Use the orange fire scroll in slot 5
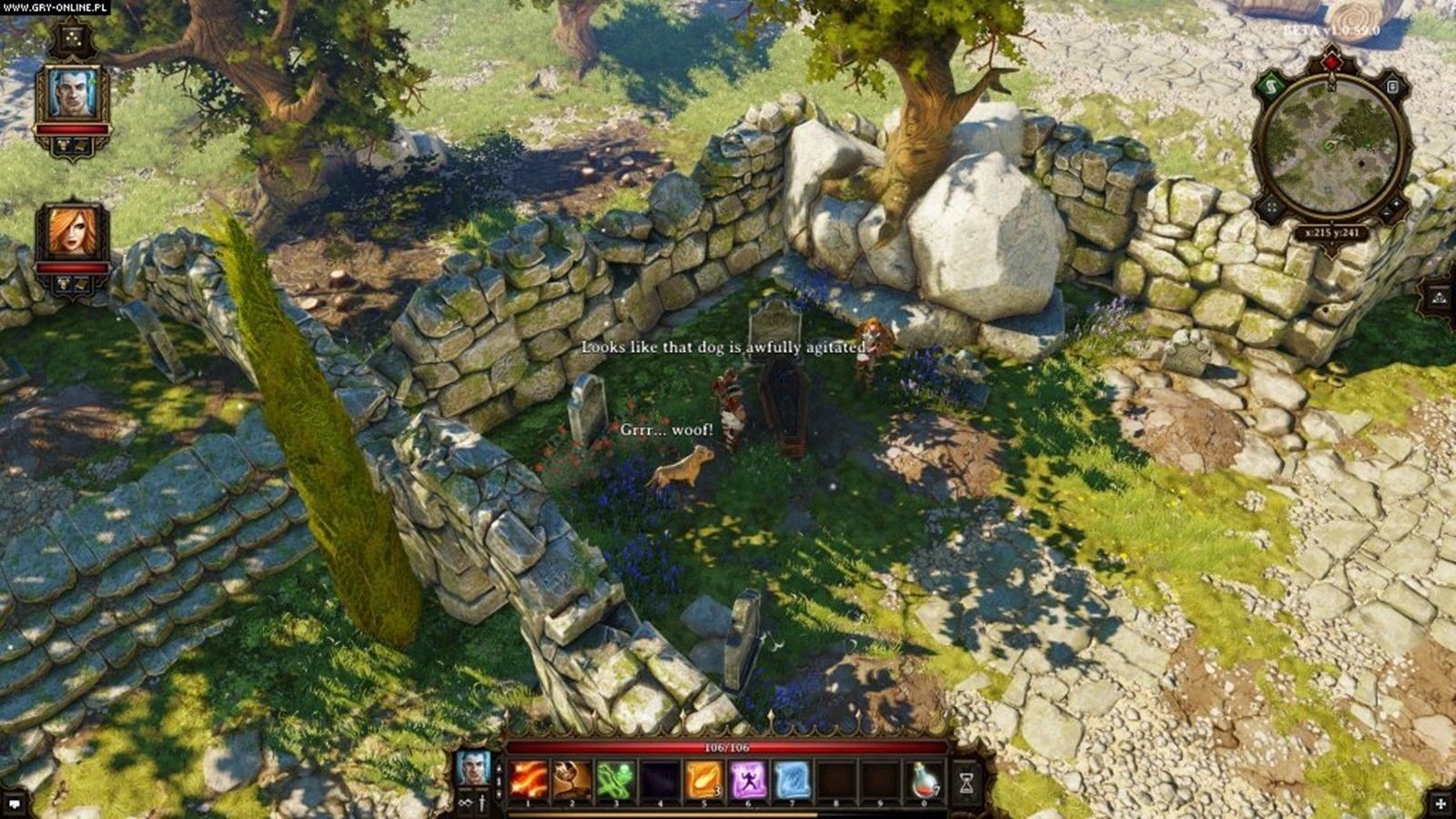 pos(703,780)
